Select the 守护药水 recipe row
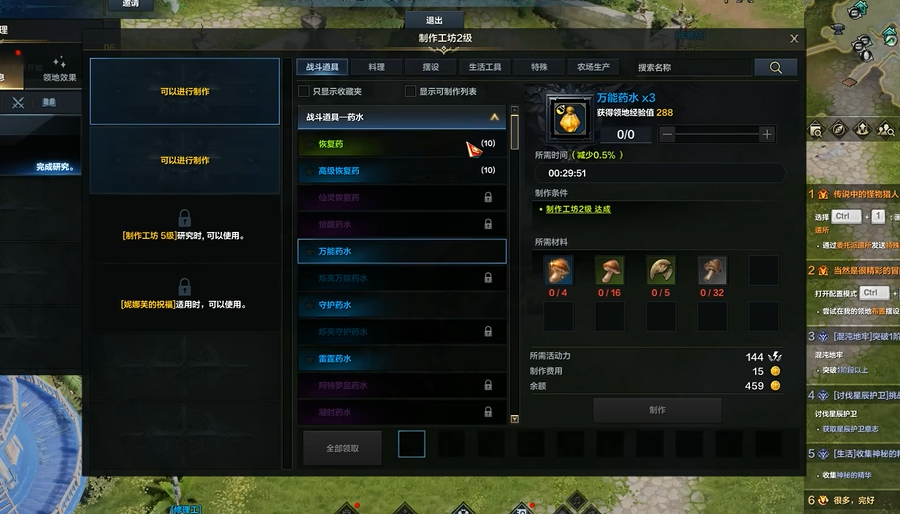Screen dimensions: 900x514 pos(401,305)
